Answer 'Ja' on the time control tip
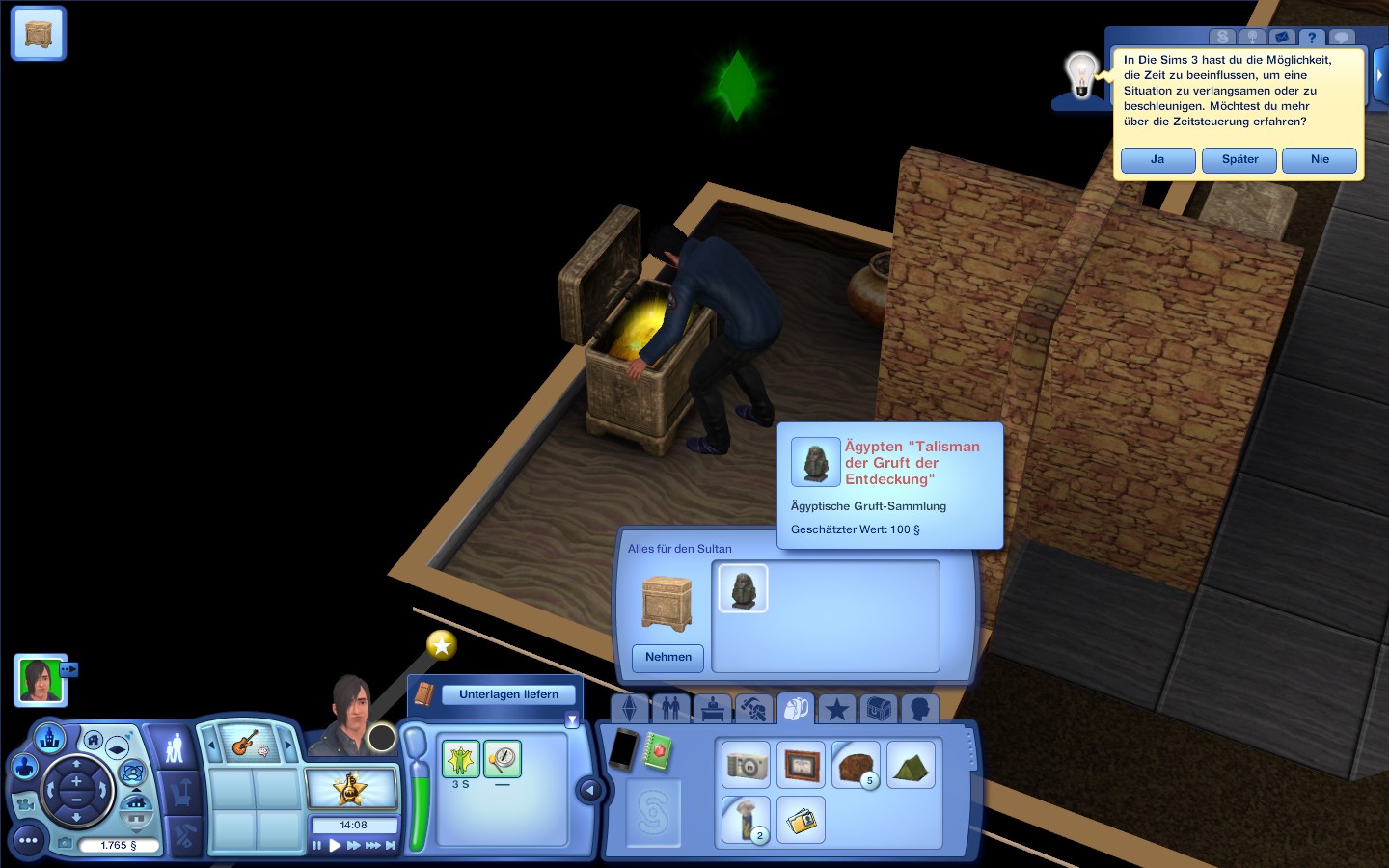This screenshot has width=1389, height=868. click(x=1157, y=160)
